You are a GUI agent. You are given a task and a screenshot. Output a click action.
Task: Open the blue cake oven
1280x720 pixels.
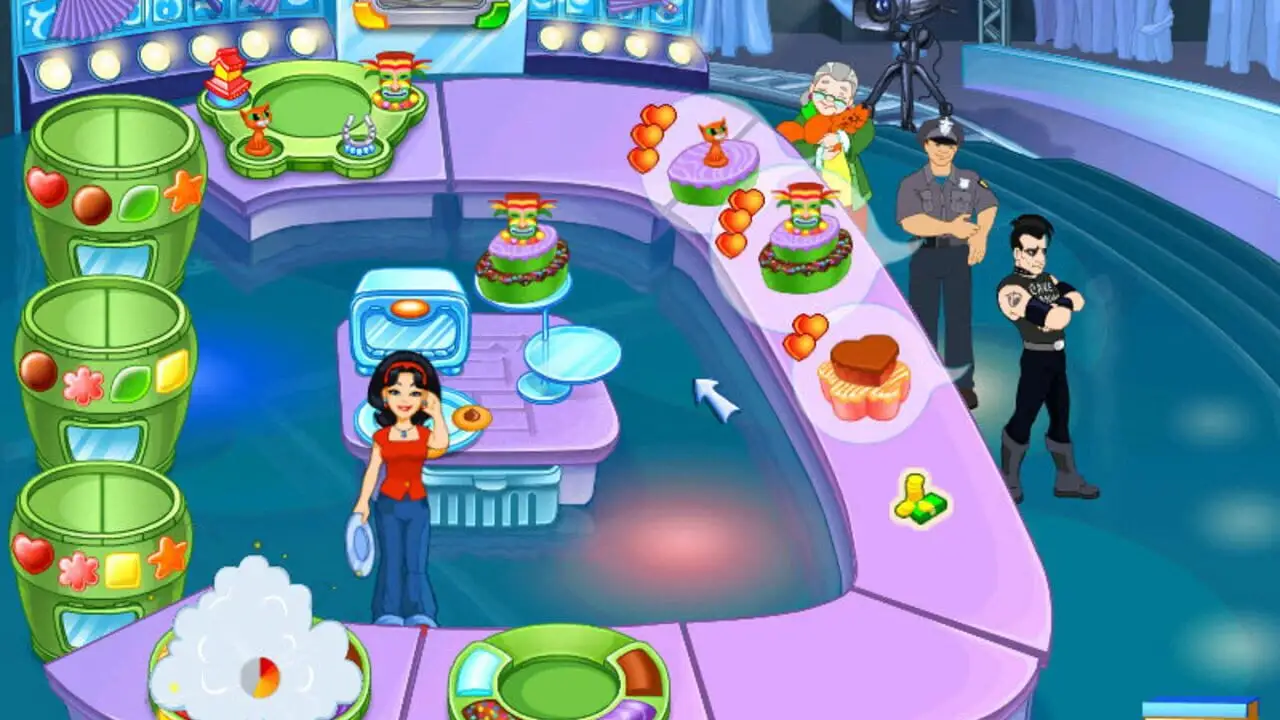click(410, 320)
